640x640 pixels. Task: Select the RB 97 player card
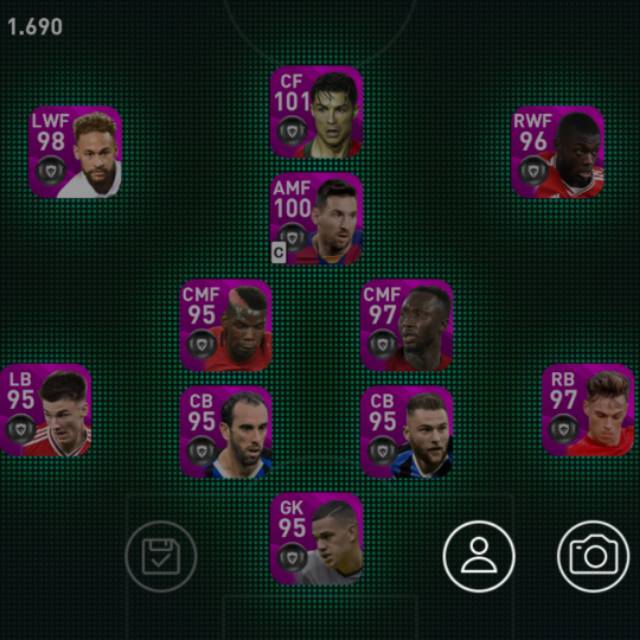[588, 411]
